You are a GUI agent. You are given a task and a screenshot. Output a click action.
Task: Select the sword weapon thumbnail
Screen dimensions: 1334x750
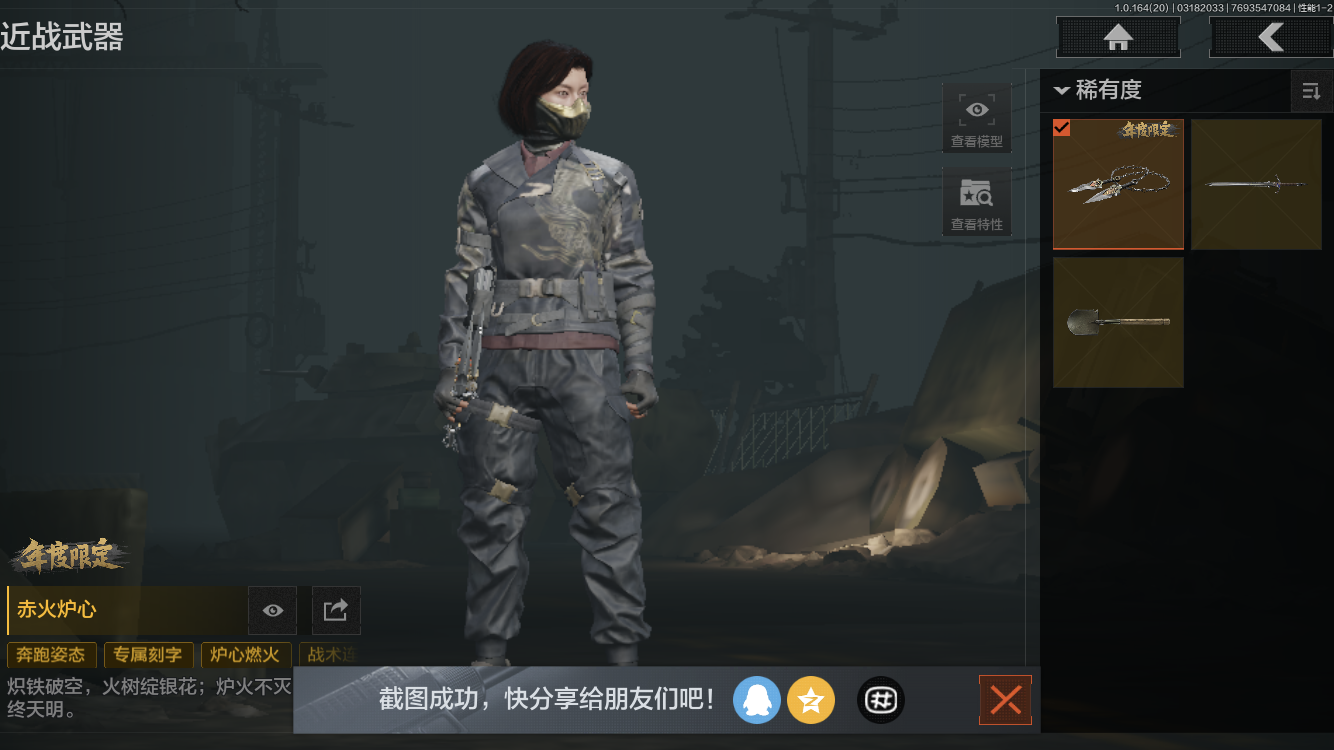tap(1256, 184)
